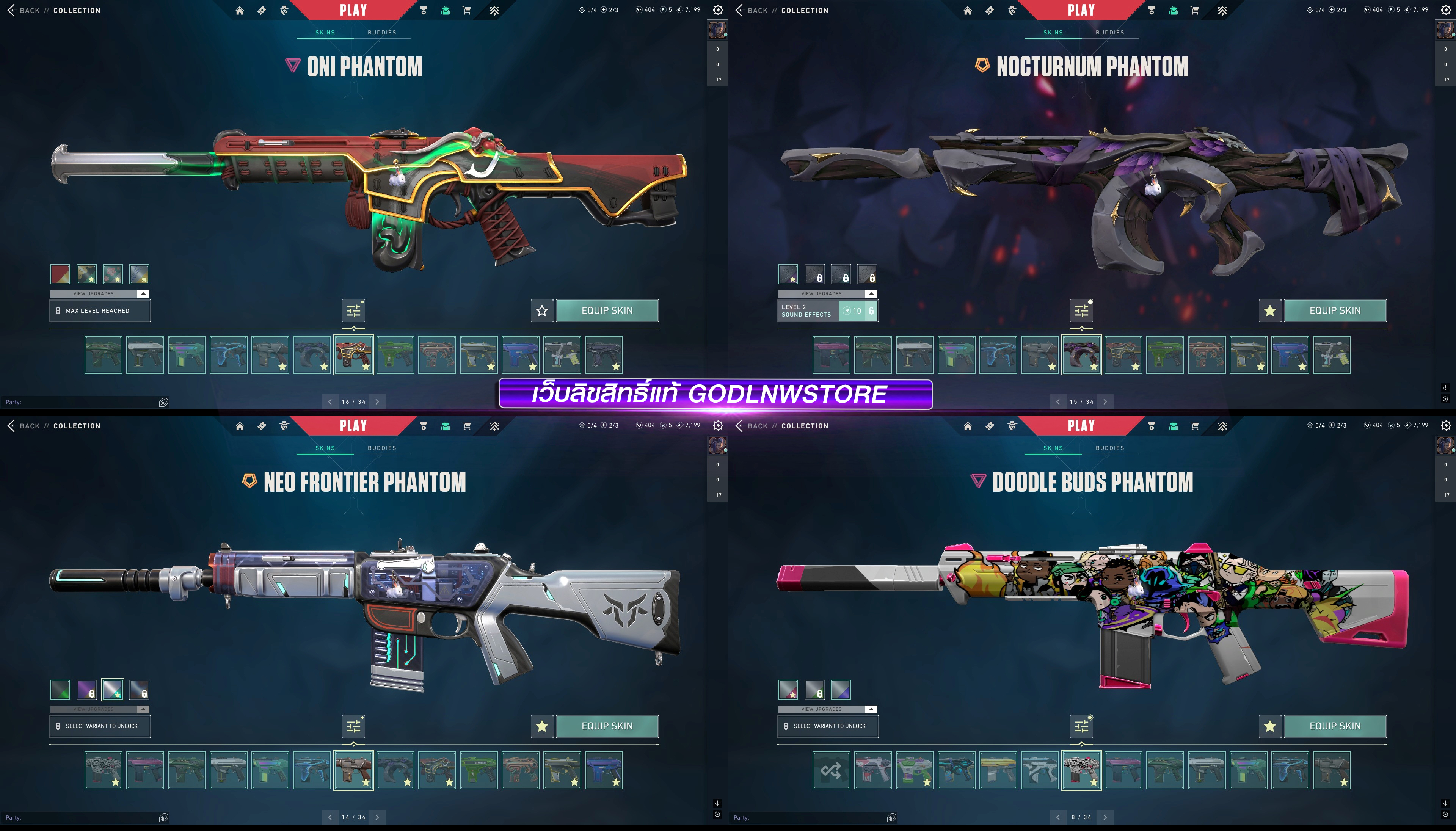Go to the next skin after 16 / 34
Screen dimensions: 1456x831
[377, 402]
